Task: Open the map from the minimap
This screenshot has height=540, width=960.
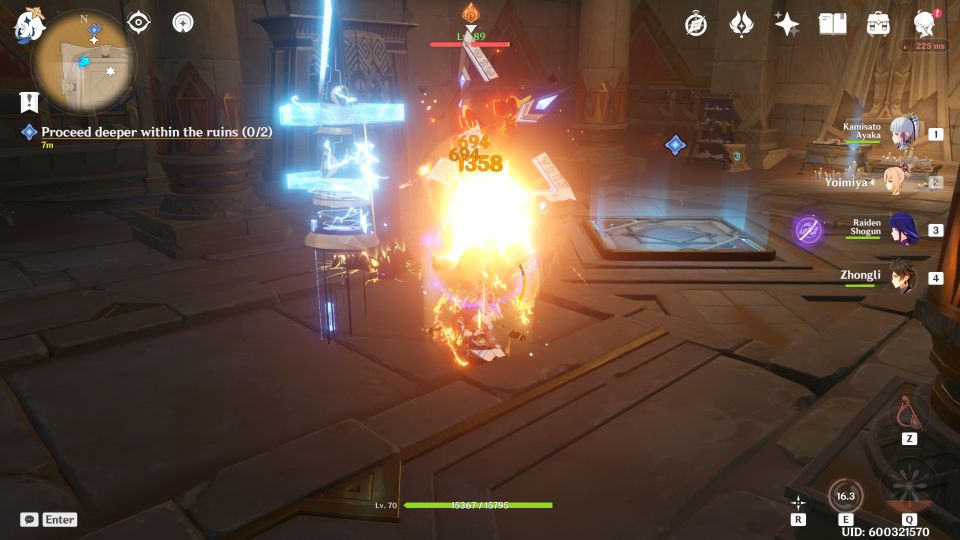Action: pyautogui.click(x=83, y=62)
